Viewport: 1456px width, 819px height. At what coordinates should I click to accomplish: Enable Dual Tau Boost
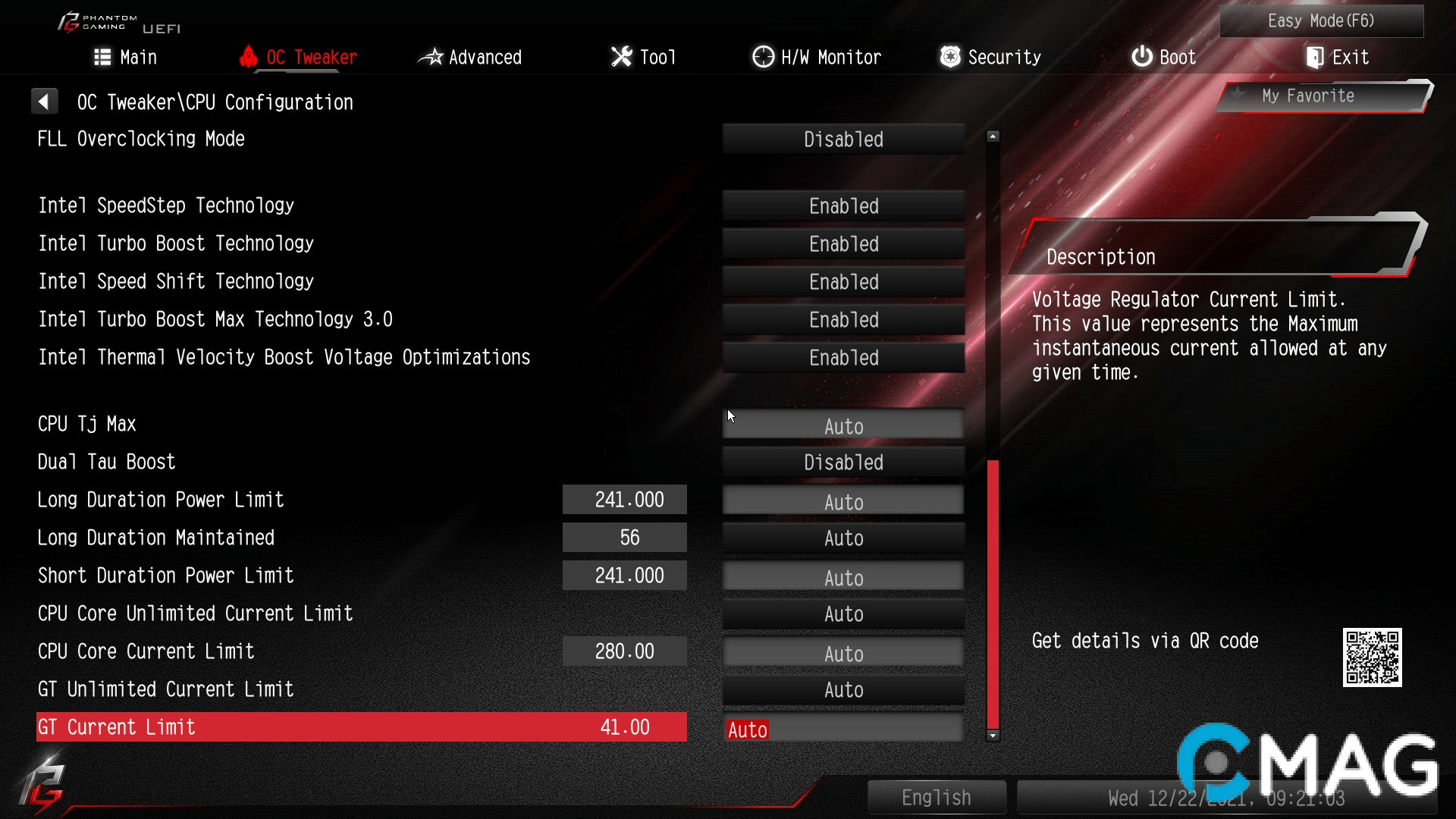(x=843, y=462)
